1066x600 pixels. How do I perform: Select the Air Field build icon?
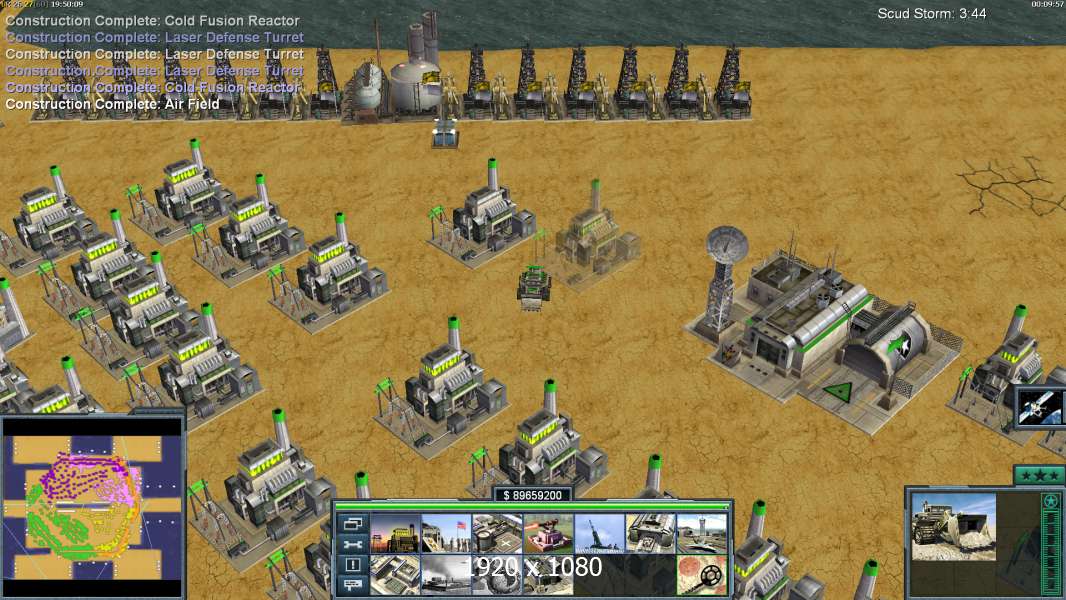point(701,533)
